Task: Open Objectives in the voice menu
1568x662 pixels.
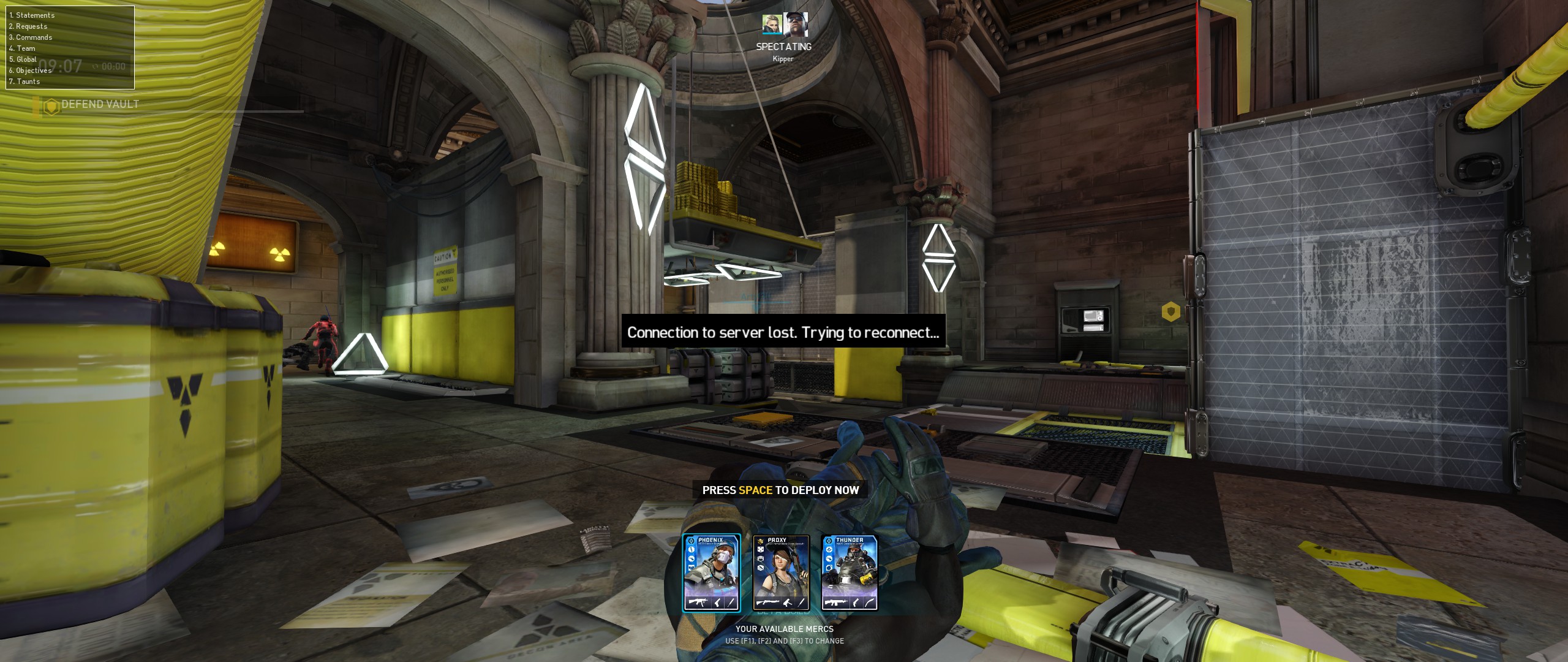Action: pos(31,70)
